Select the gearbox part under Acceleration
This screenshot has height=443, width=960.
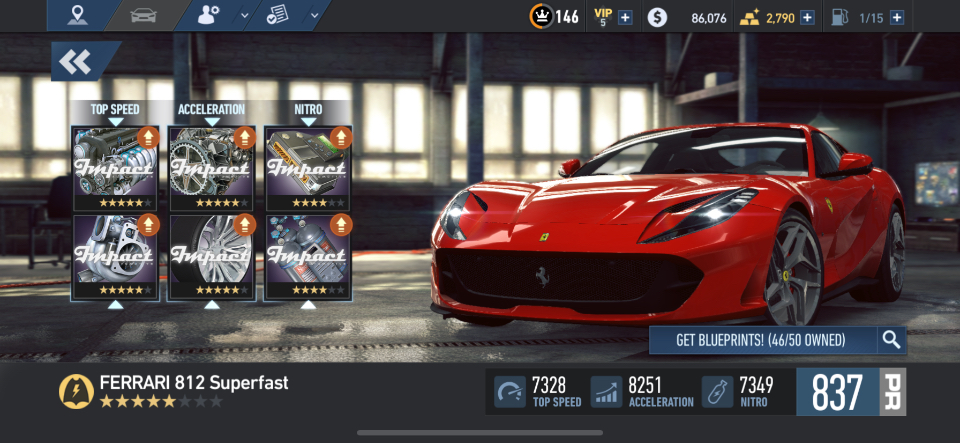211,168
